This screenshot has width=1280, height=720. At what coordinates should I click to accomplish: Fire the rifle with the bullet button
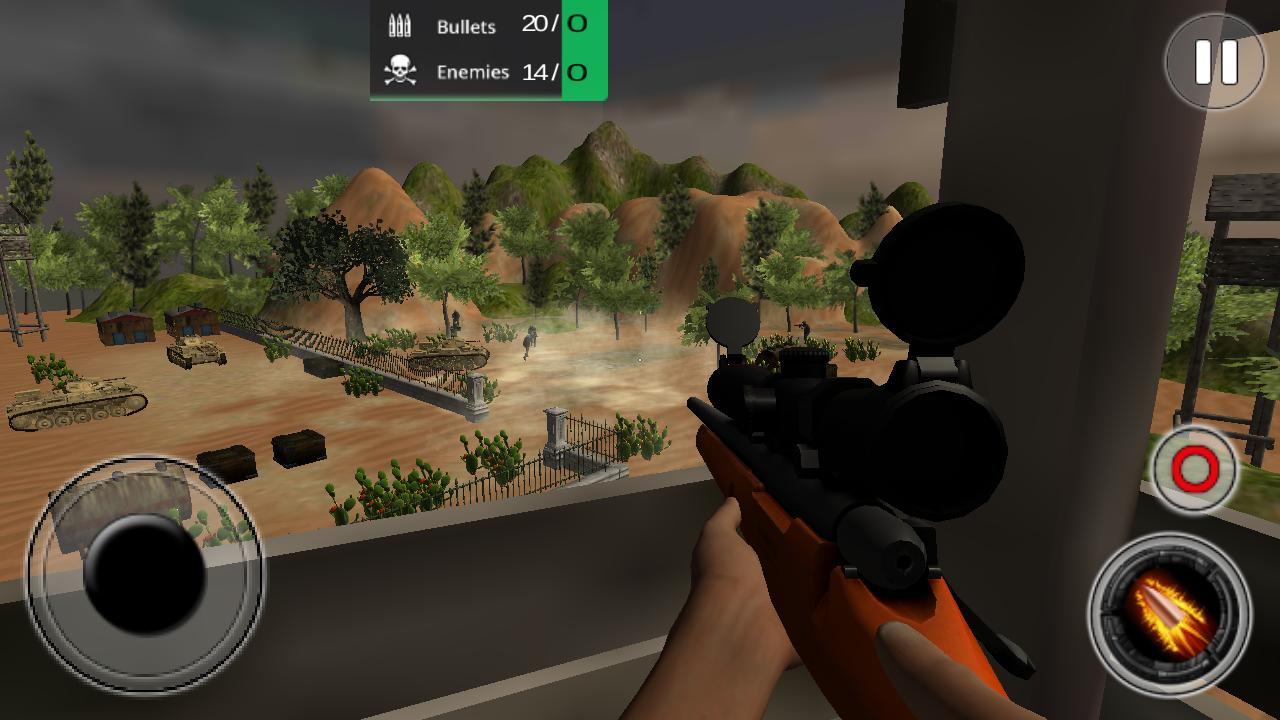[1169, 612]
